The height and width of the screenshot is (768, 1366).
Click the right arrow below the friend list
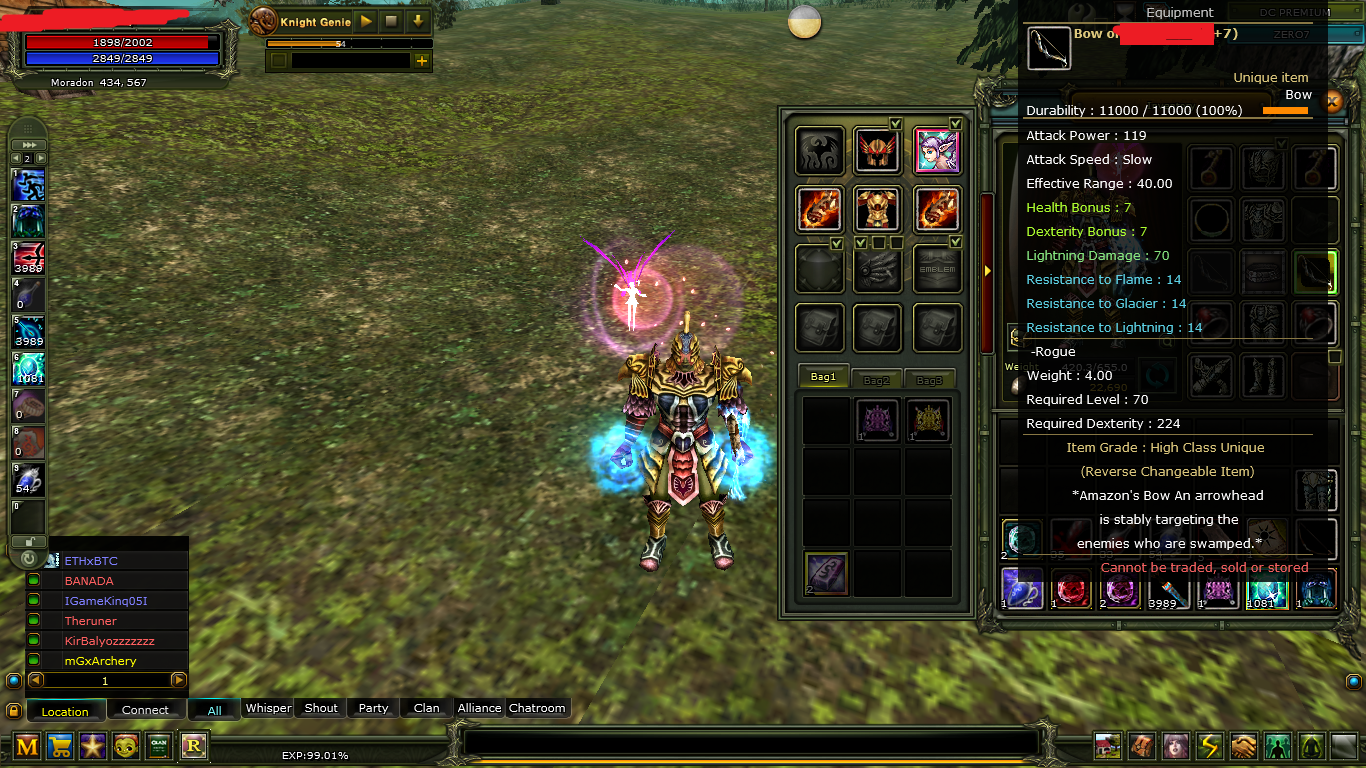tap(180, 680)
